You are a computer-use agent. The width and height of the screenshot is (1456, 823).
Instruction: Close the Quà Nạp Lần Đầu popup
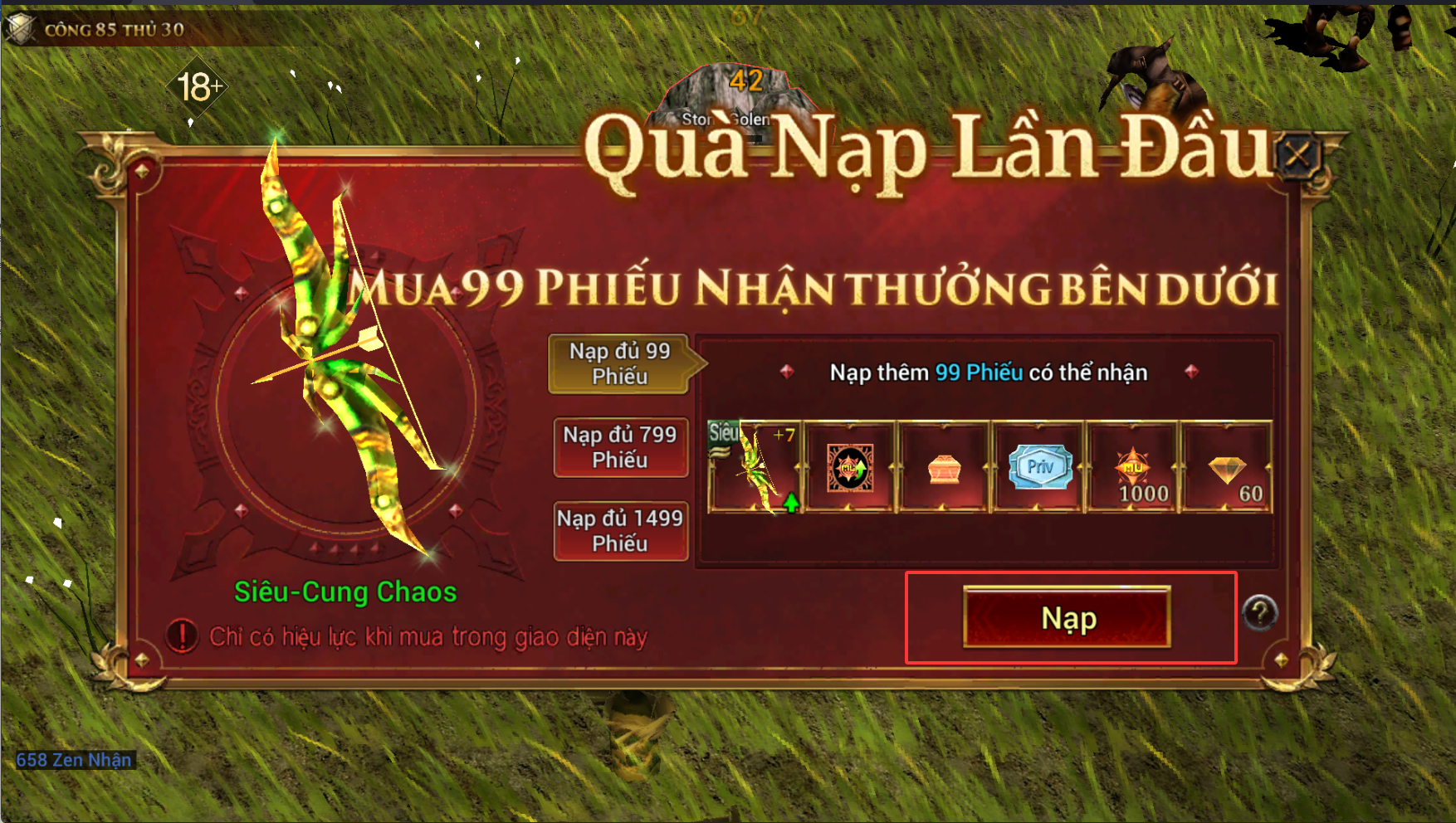(x=1297, y=154)
